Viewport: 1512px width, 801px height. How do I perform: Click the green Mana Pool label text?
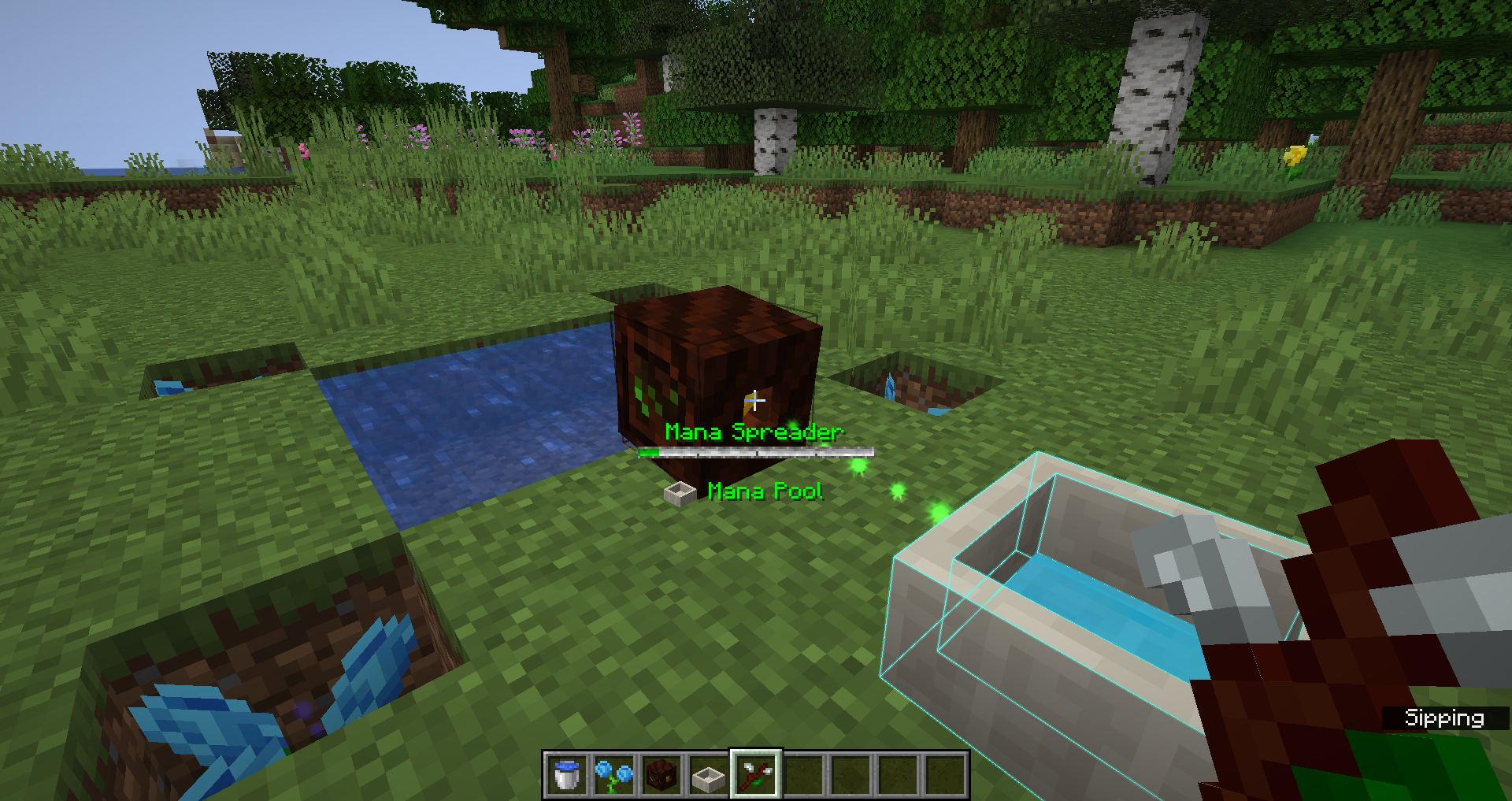click(765, 491)
